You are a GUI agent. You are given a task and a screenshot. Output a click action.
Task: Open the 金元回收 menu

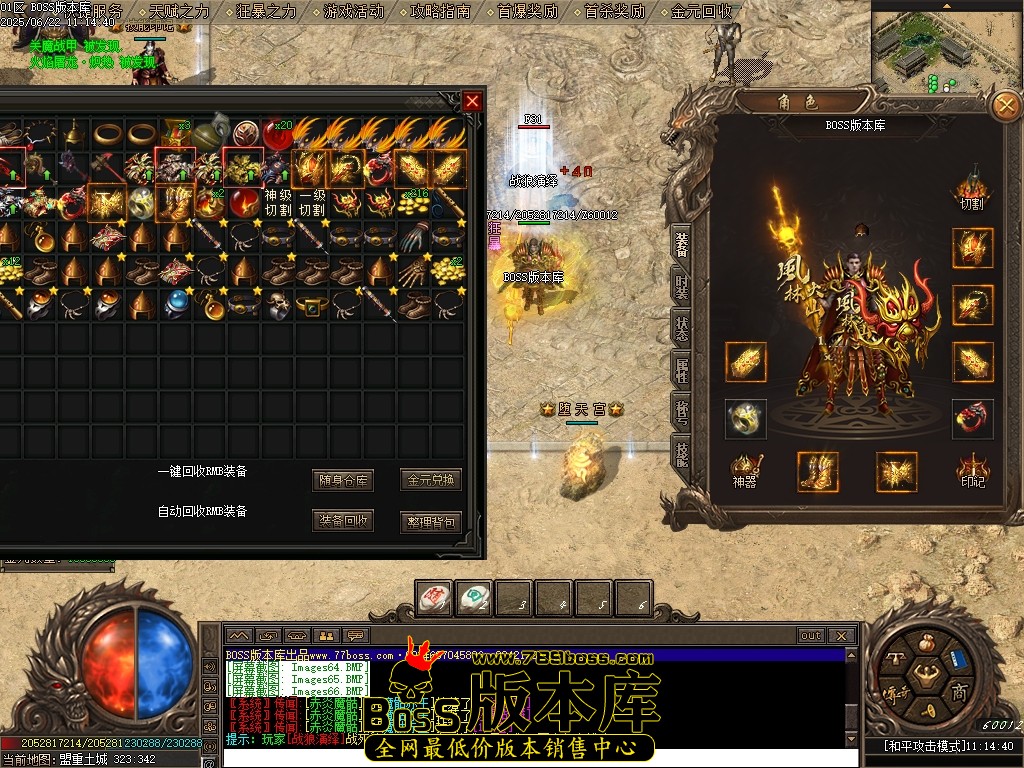coord(702,12)
